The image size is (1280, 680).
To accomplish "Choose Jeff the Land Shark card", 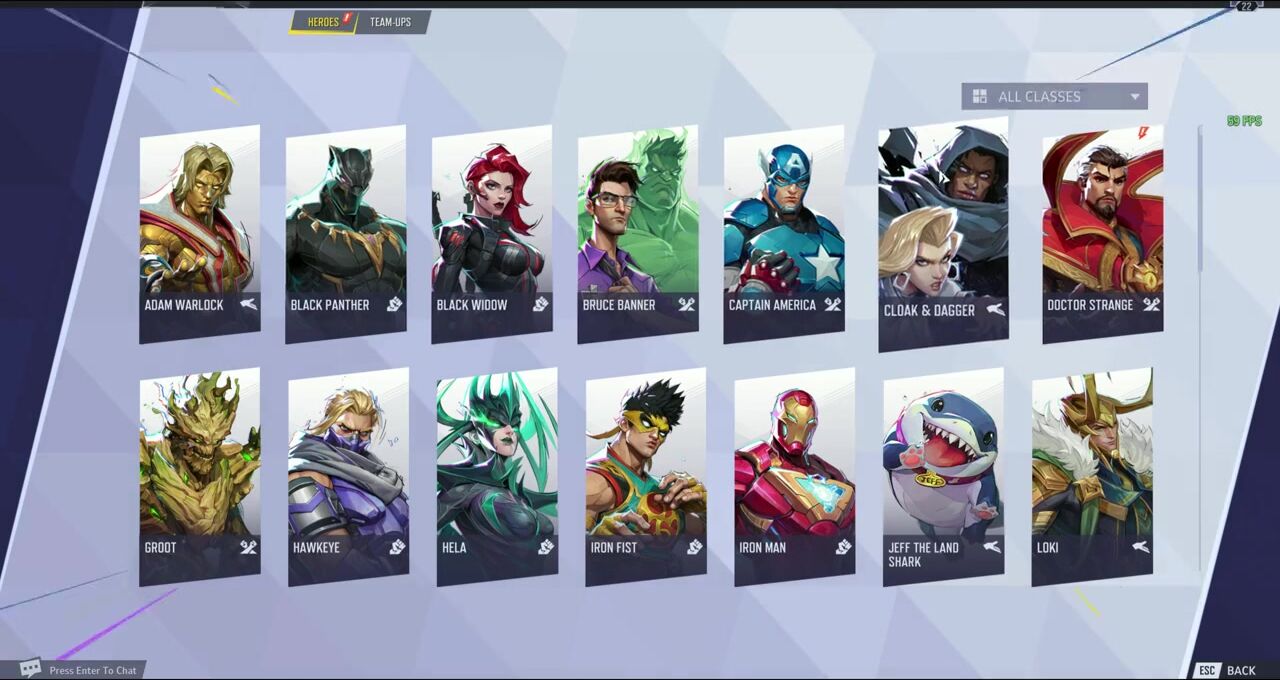I will click(943, 475).
